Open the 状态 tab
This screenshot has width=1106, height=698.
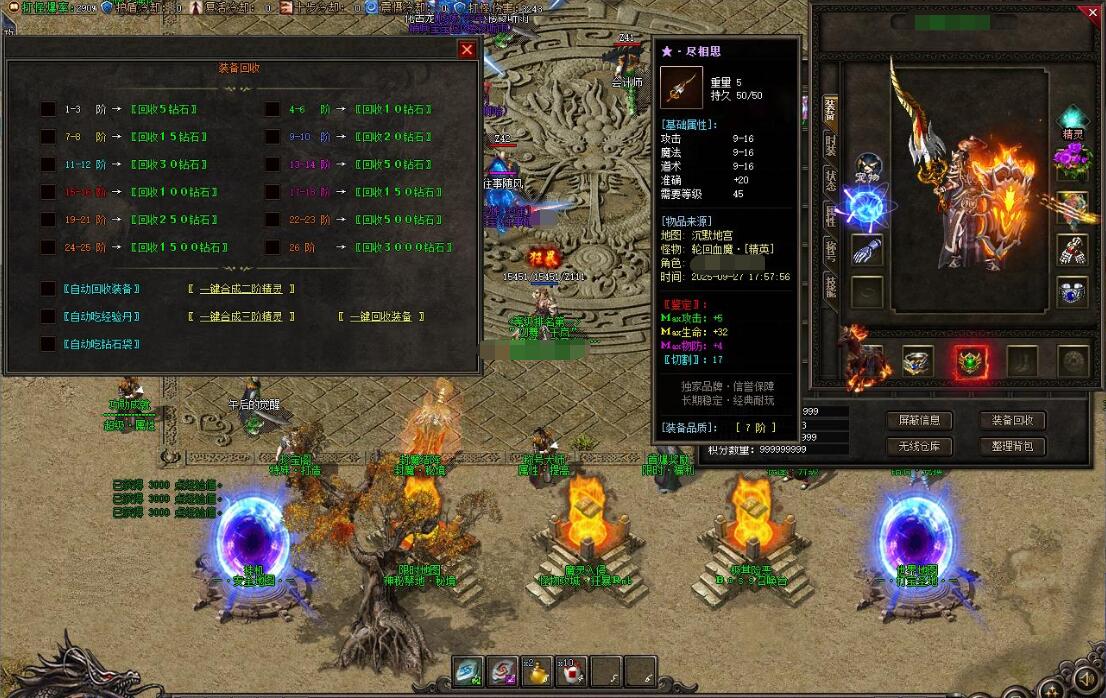(x=830, y=180)
